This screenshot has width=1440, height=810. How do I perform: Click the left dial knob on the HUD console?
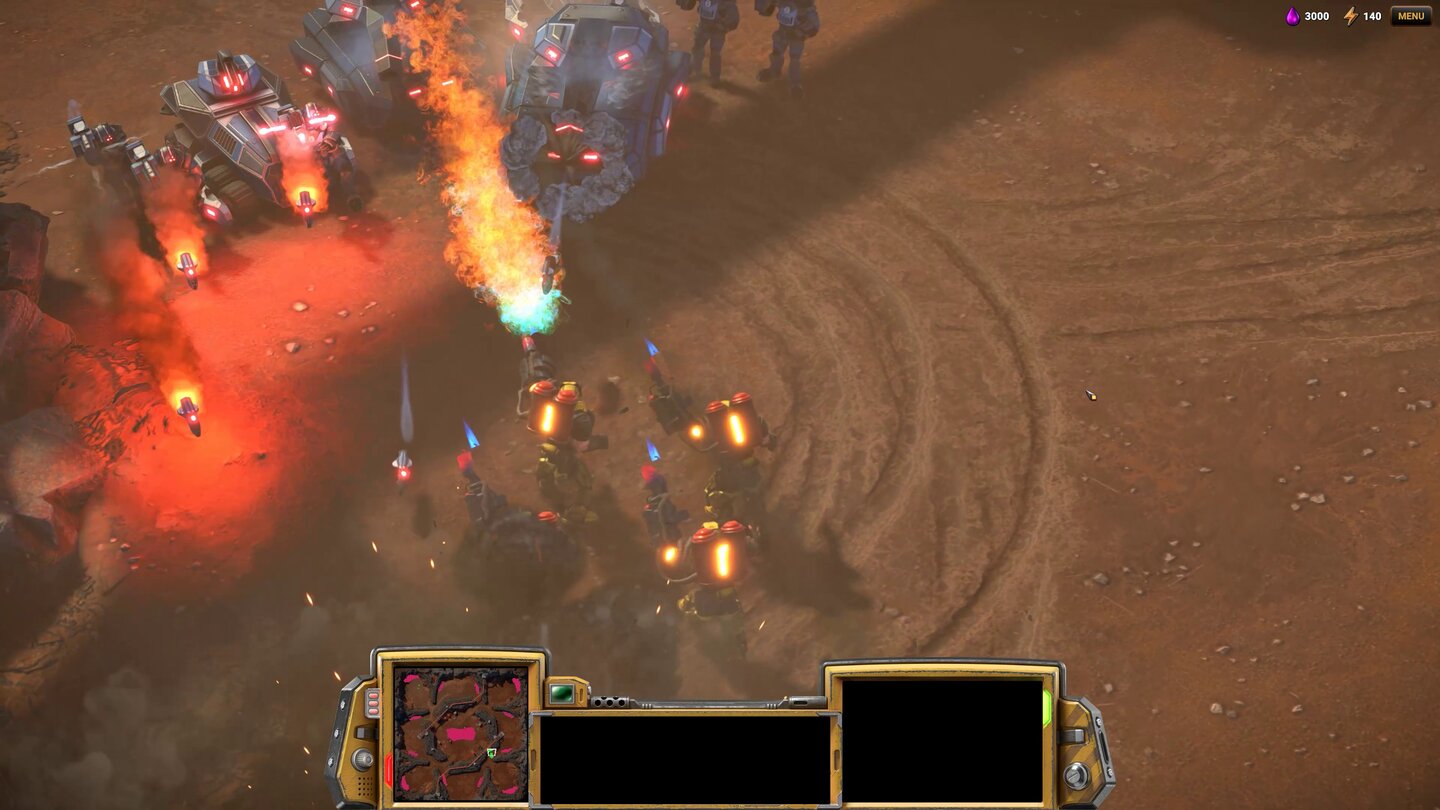tap(364, 758)
